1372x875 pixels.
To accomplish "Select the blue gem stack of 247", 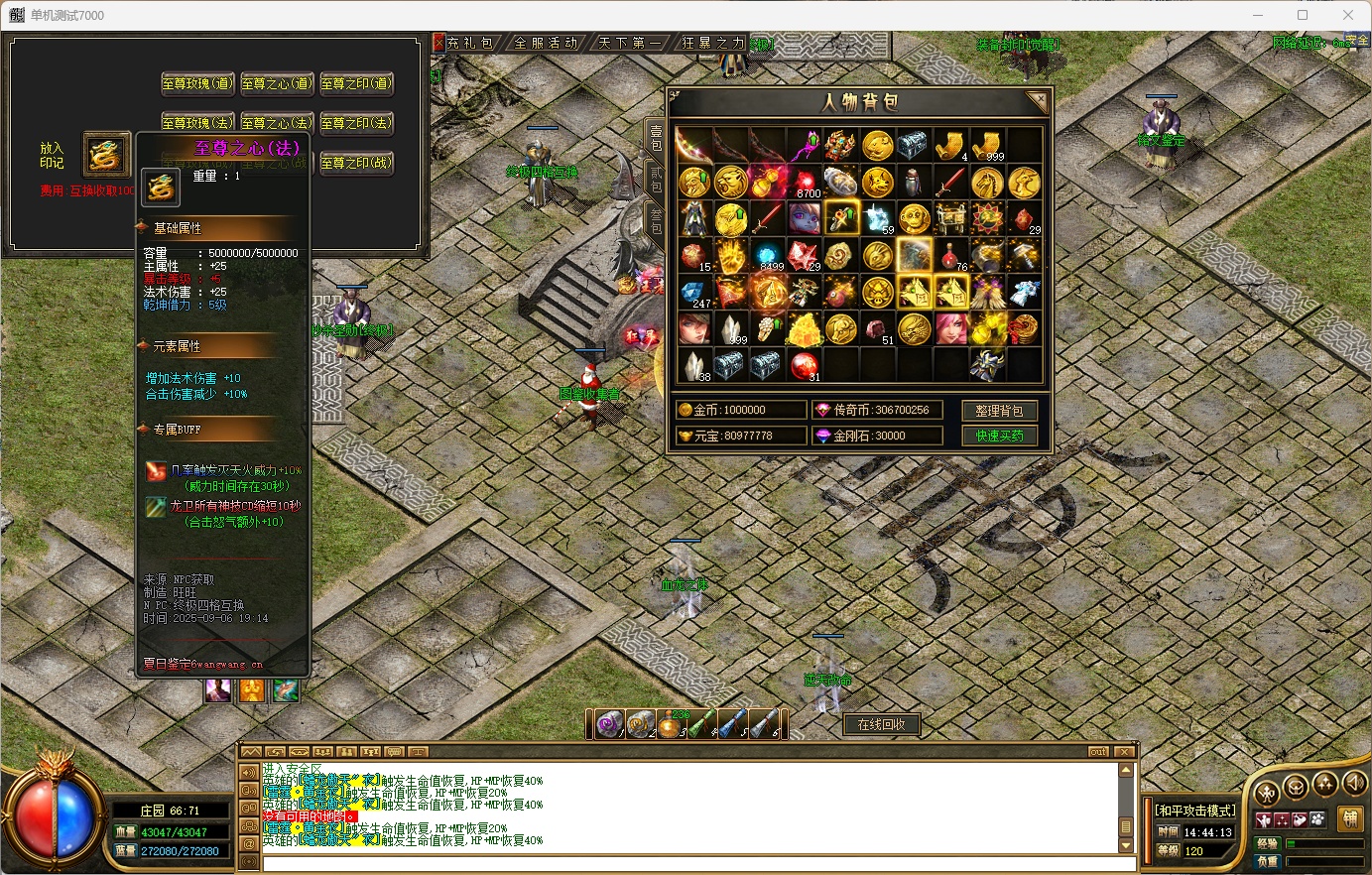I will pos(694,294).
